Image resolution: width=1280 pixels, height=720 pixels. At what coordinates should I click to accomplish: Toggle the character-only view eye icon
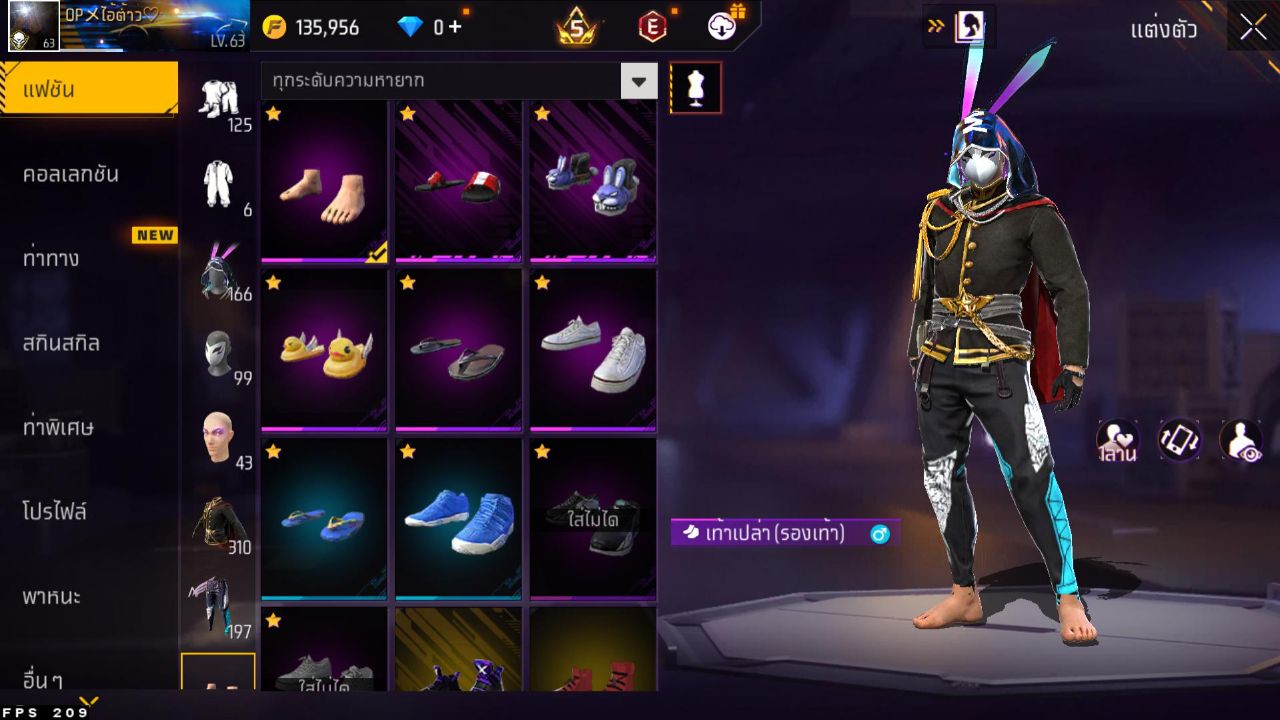pos(1240,442)
